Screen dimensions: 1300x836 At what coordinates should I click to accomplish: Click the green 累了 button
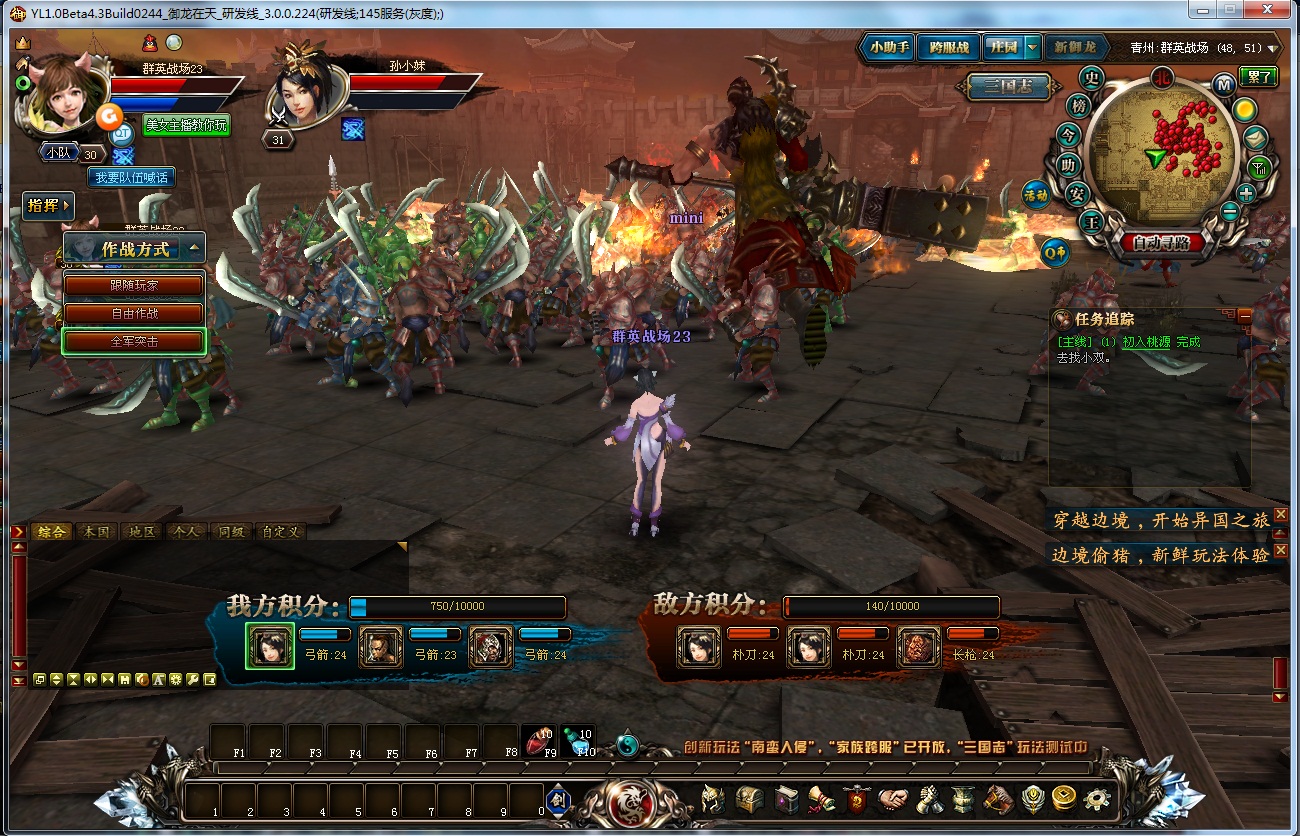(1257, 77)
